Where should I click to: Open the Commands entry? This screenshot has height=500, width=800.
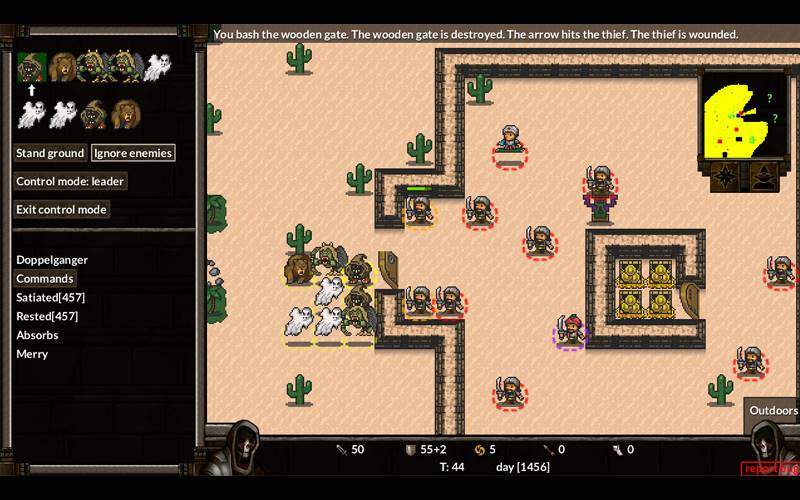coord(45,278)
